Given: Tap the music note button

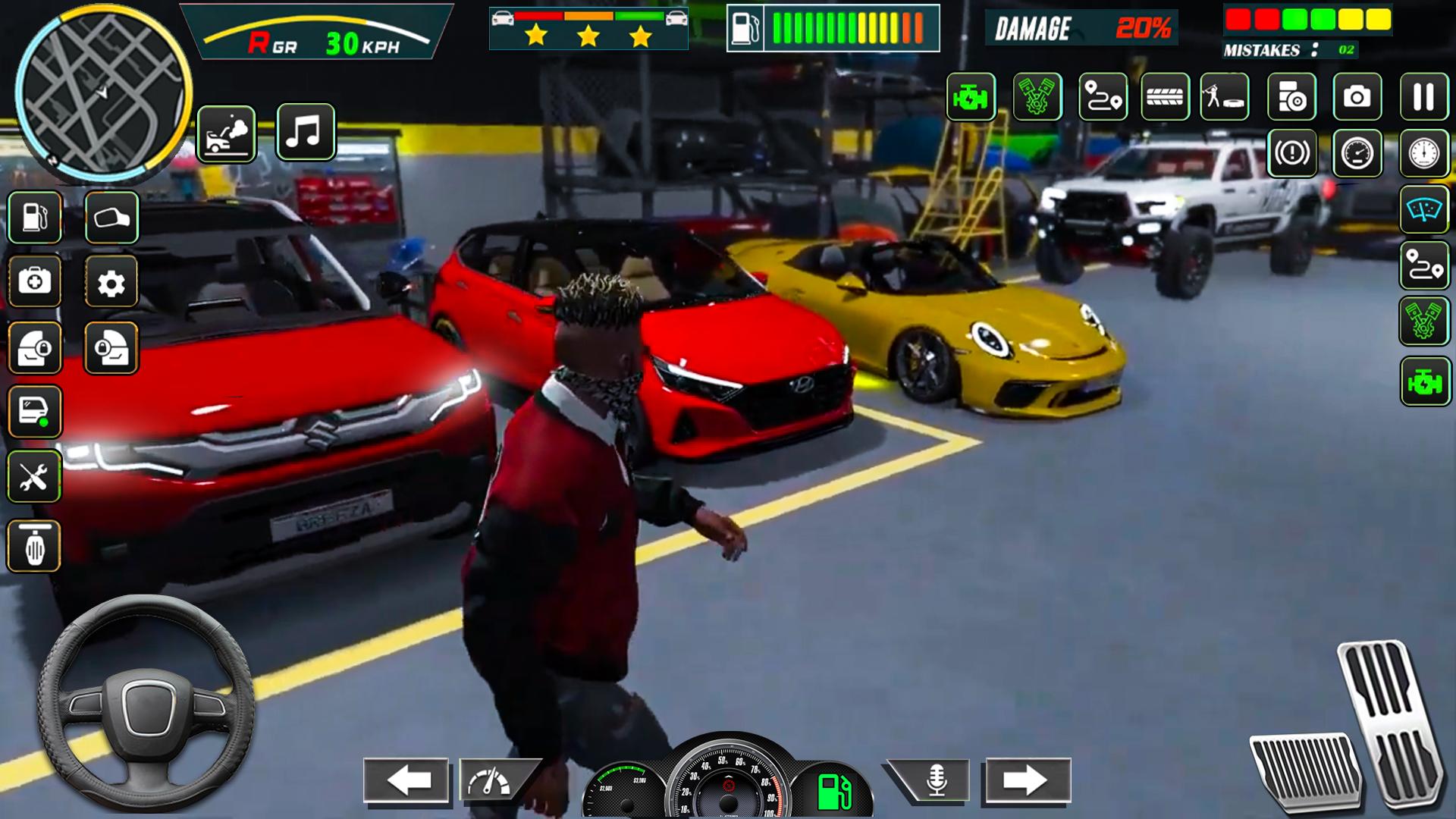Looking at the screenshot, I should click(305, 132).
